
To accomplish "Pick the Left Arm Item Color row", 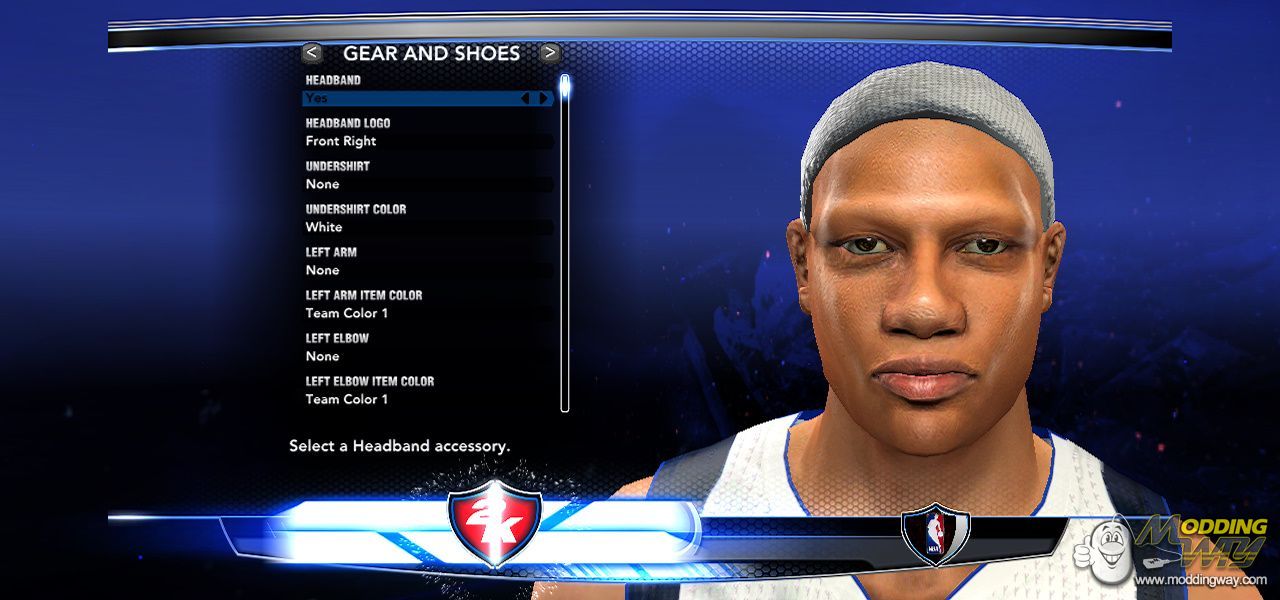I will (428, 313).
